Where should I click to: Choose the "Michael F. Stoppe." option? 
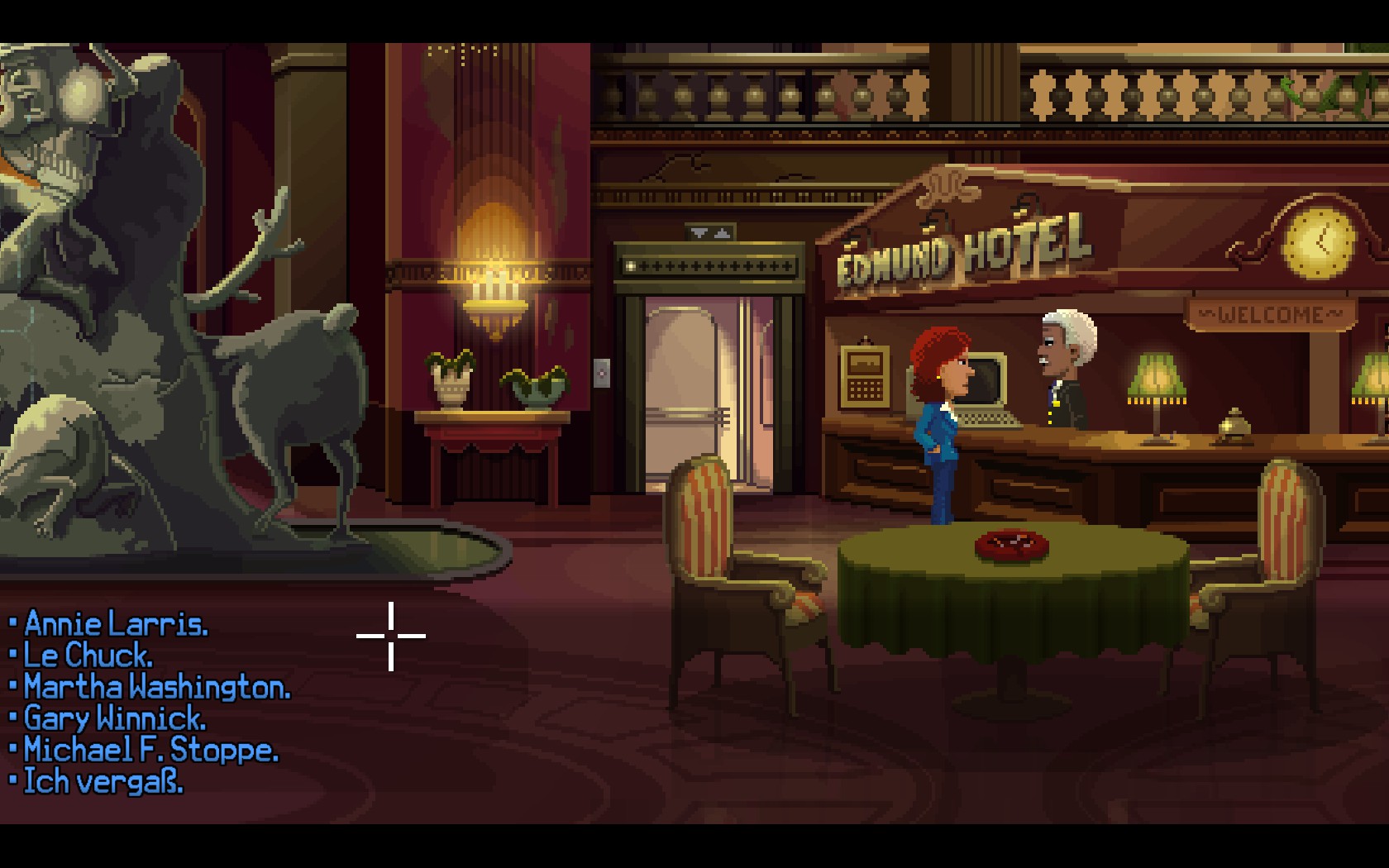(x=150, y=750)
